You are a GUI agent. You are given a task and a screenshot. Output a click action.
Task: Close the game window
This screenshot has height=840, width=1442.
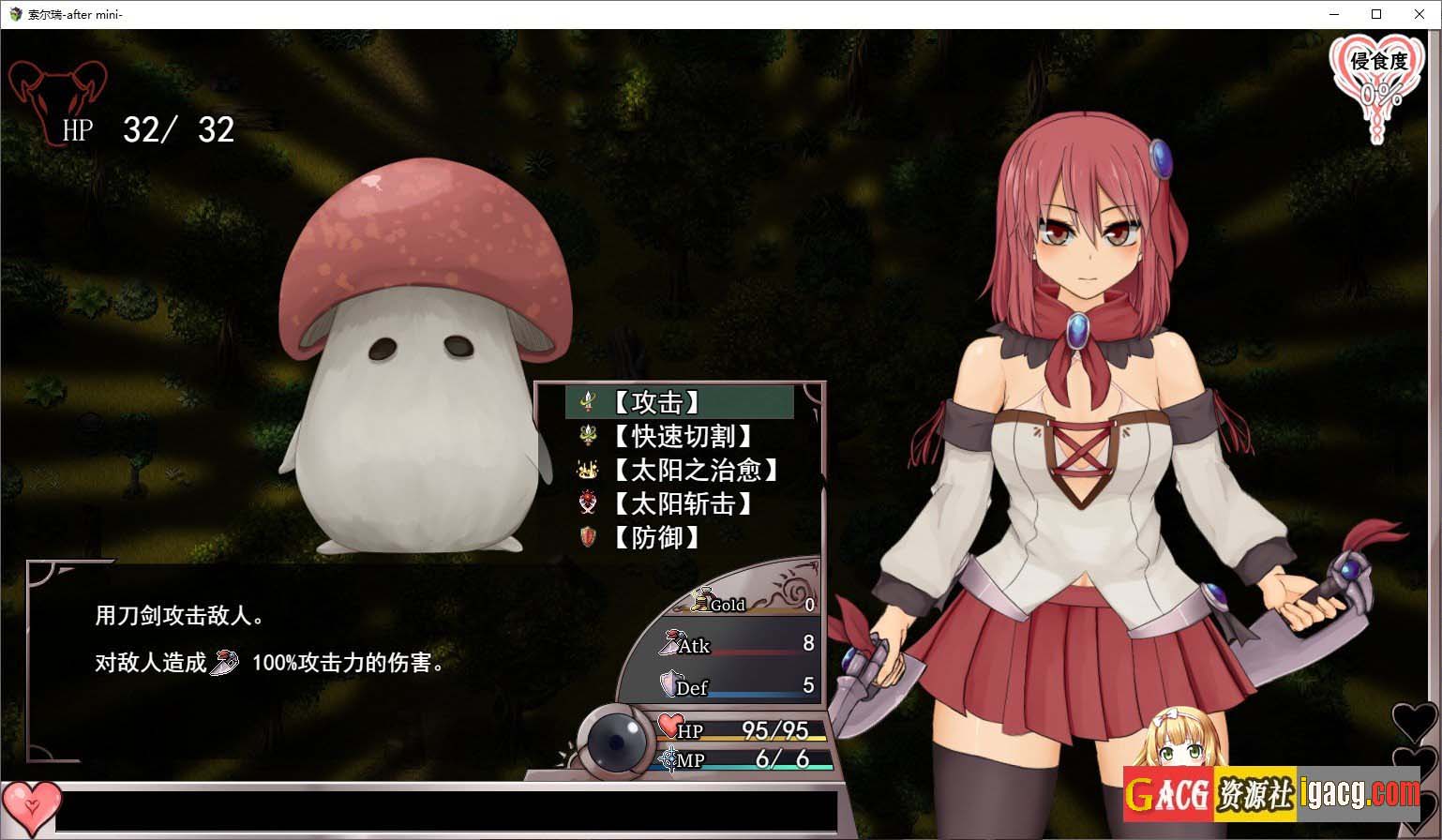click(x=1419, y=14)
